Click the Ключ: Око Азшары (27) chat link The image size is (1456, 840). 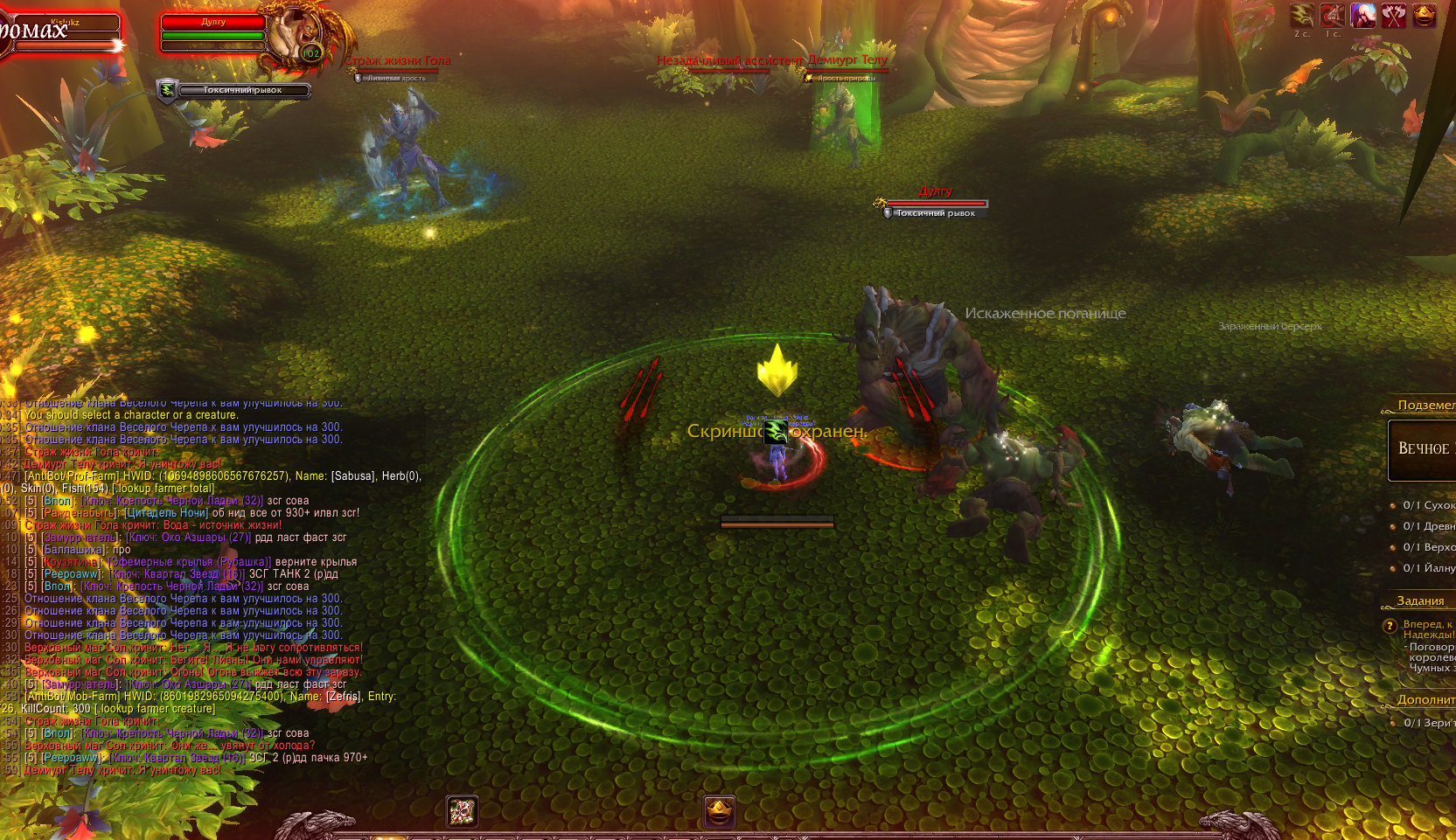[x=189, y=538]
